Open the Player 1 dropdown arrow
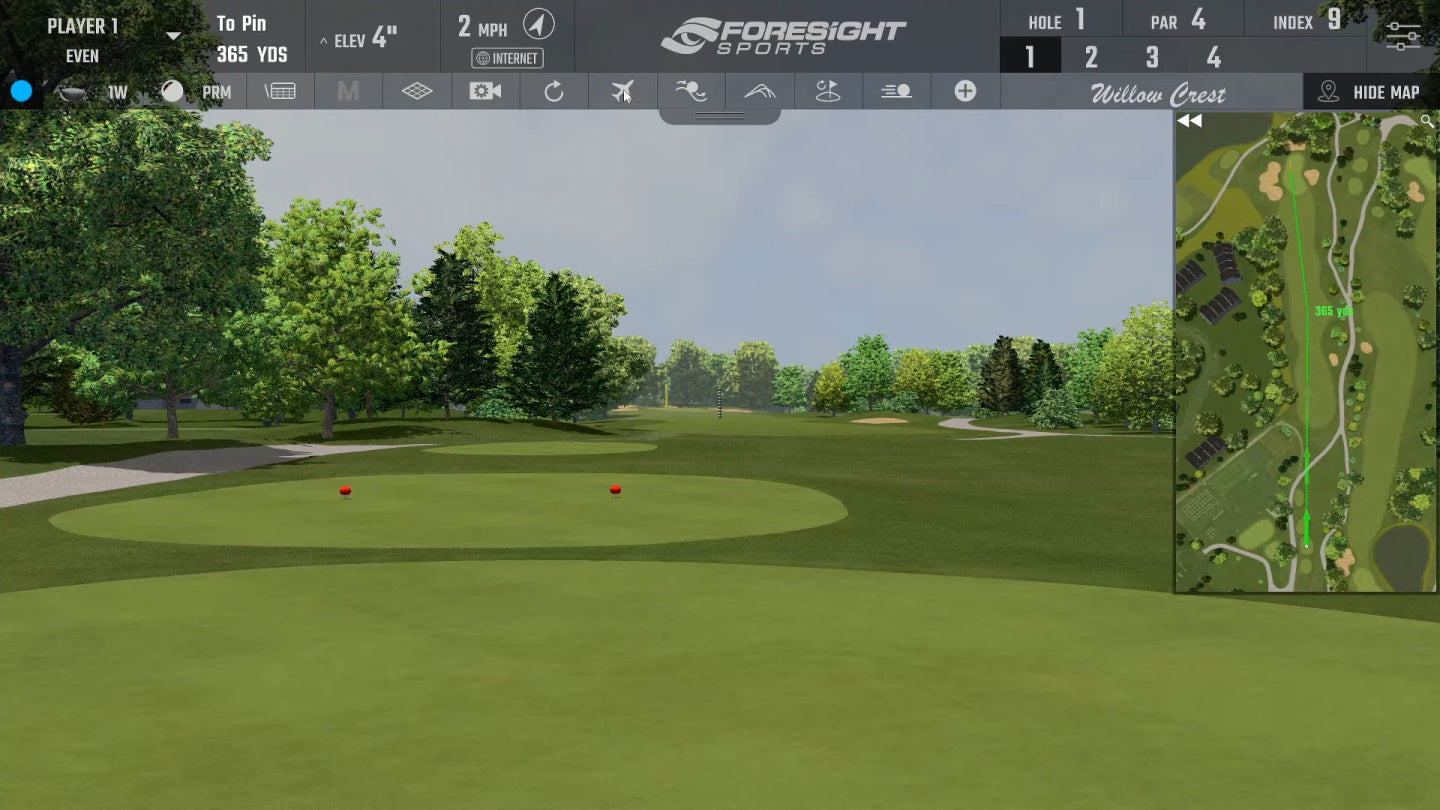1440x810 pixels. [x=173, y=36]
